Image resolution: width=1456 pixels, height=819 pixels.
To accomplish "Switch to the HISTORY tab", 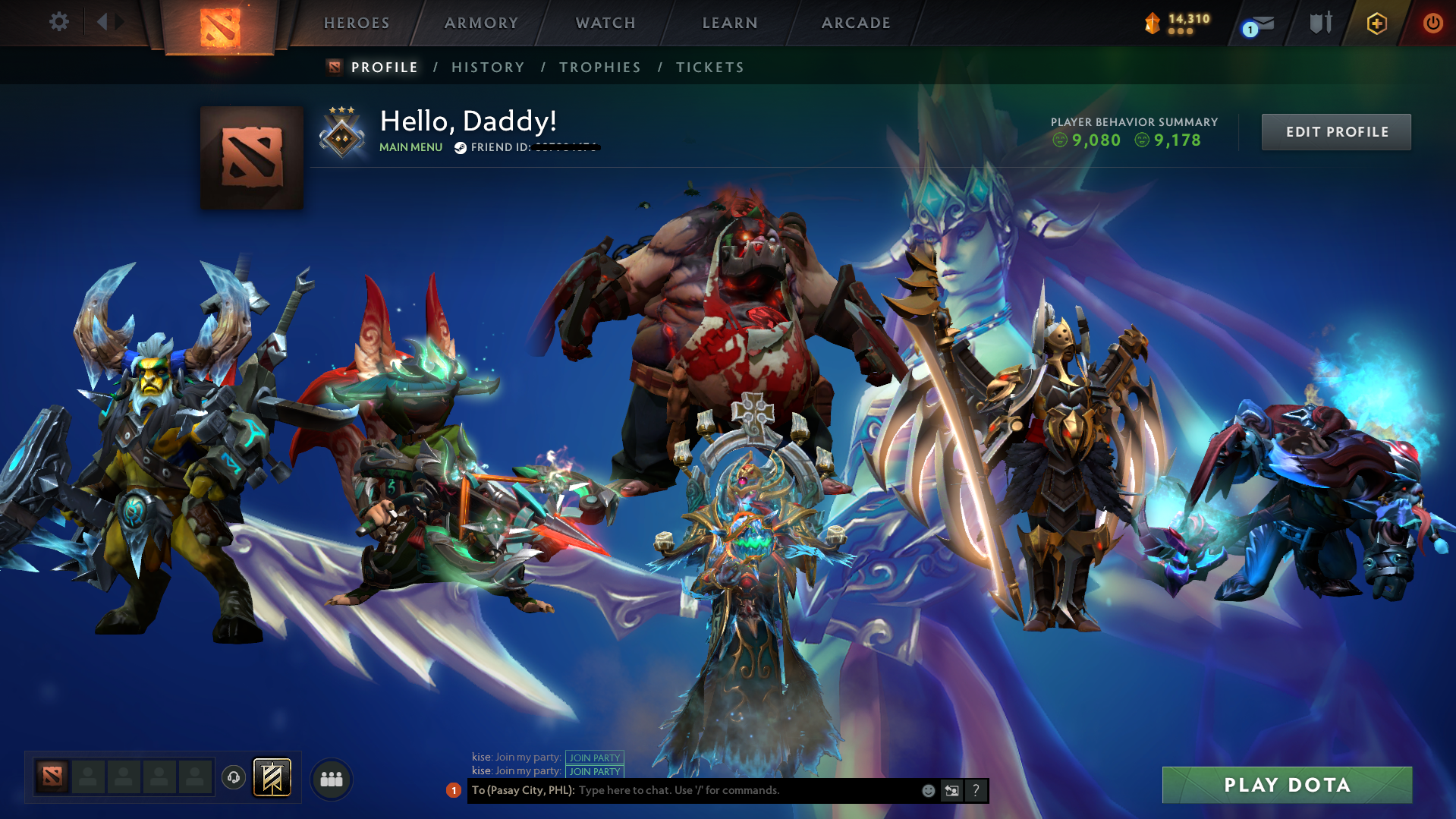I will click(487, 67).
